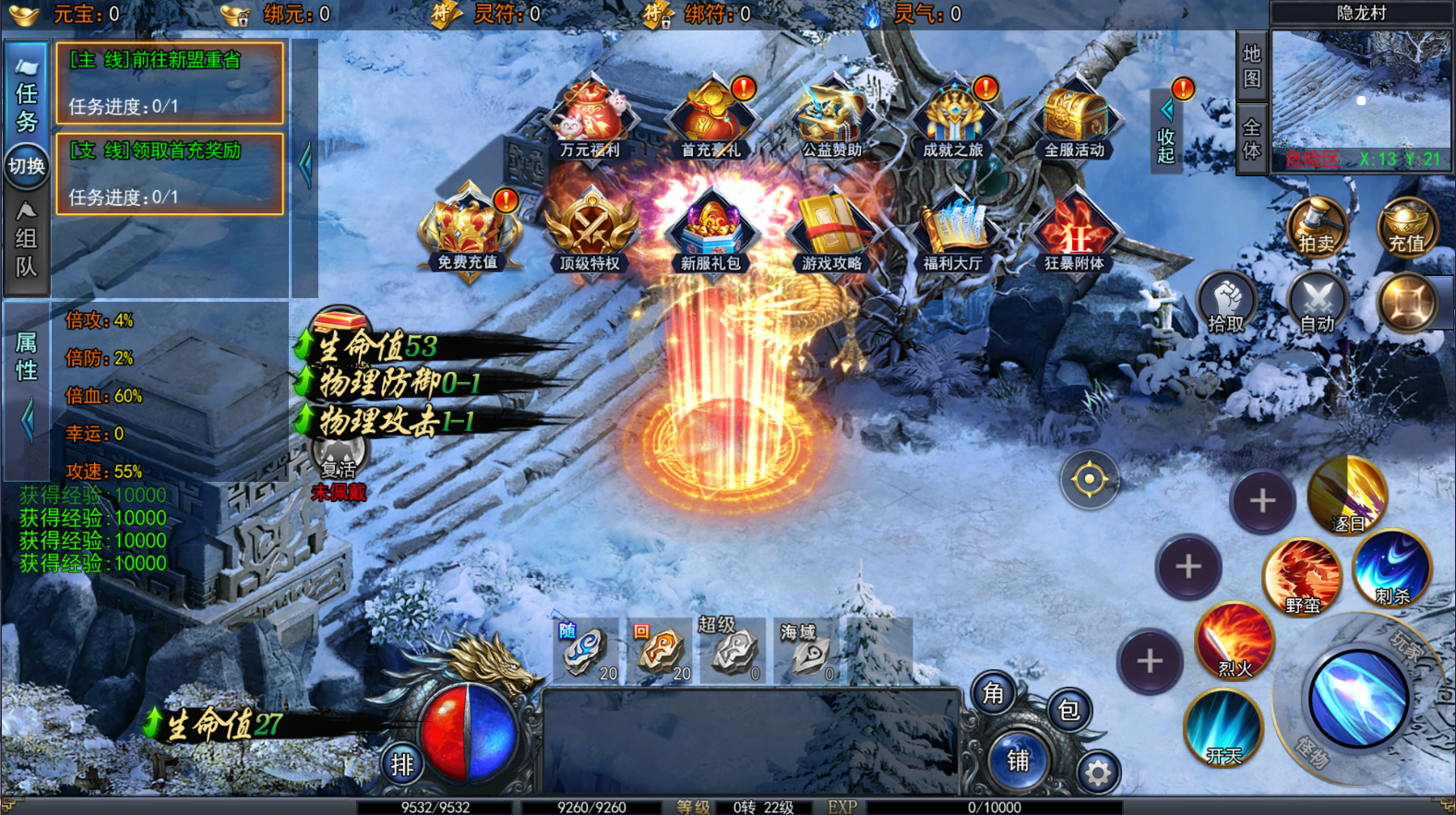Open the 组队 team tab
This screenshot has height=815, width=1456.
click(x=27, y=242)
